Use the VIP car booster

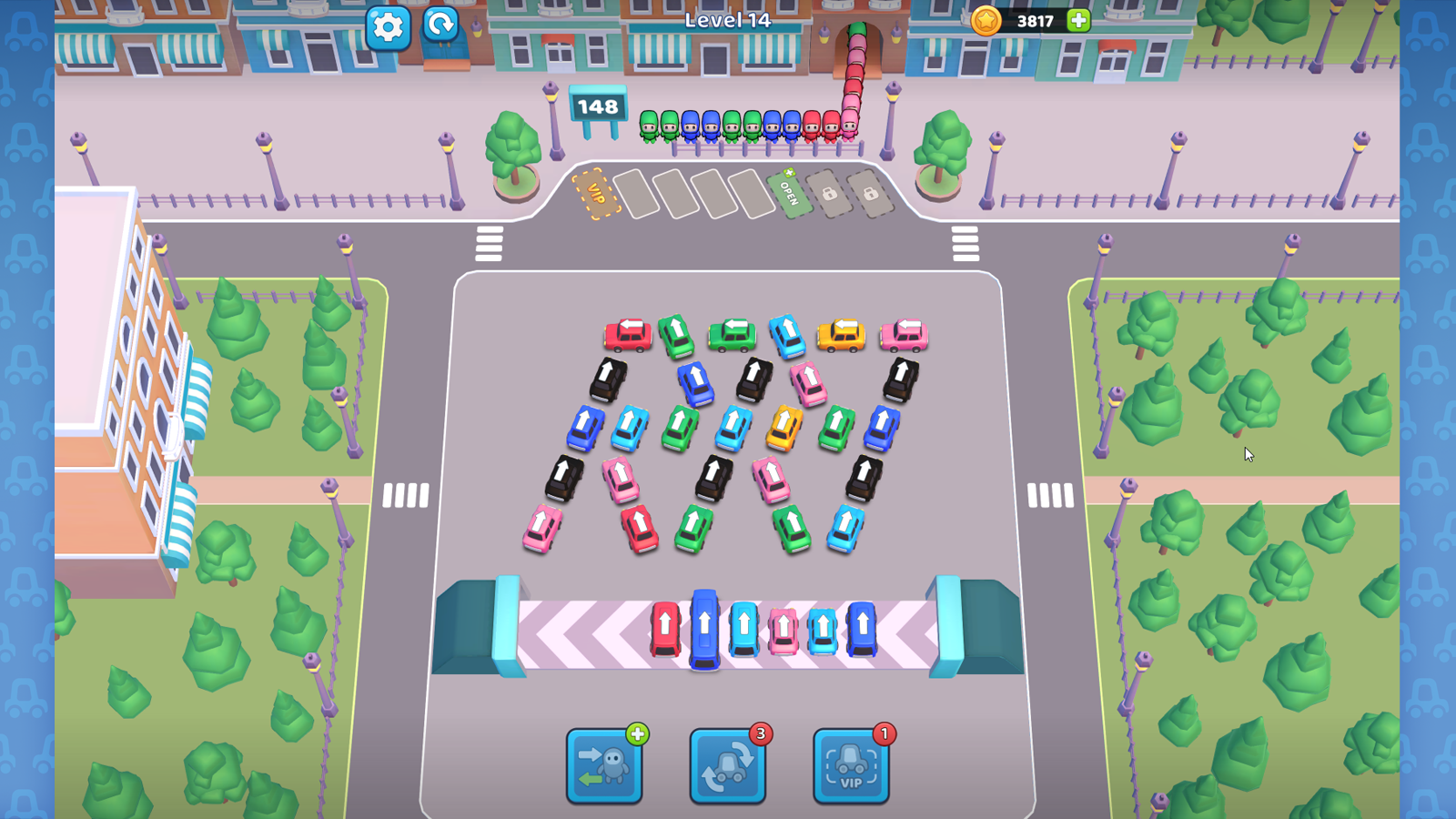point(849,767)
